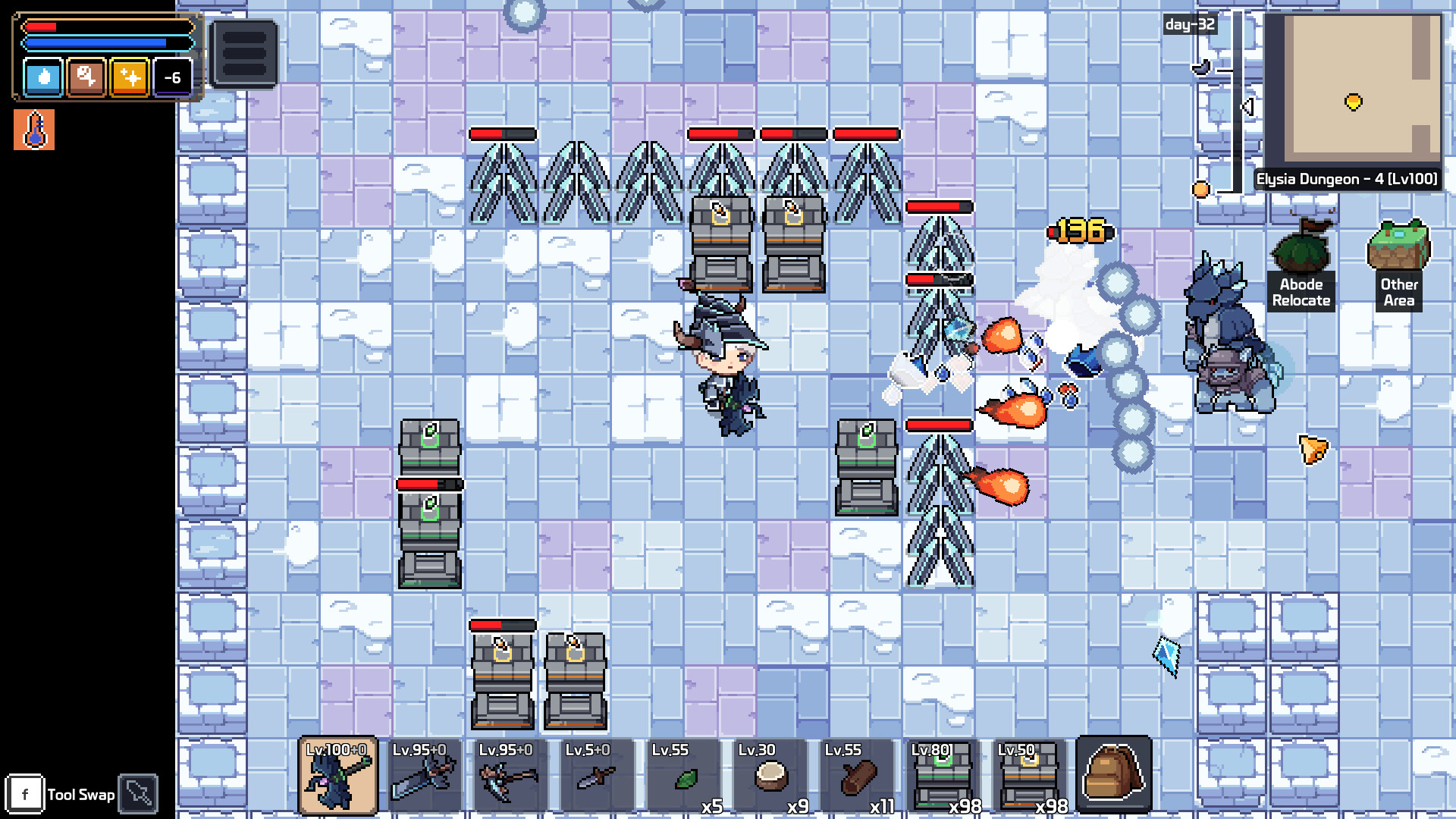Select the Lv.95 crossbow hotbar slot

click(x=510, y=773)
